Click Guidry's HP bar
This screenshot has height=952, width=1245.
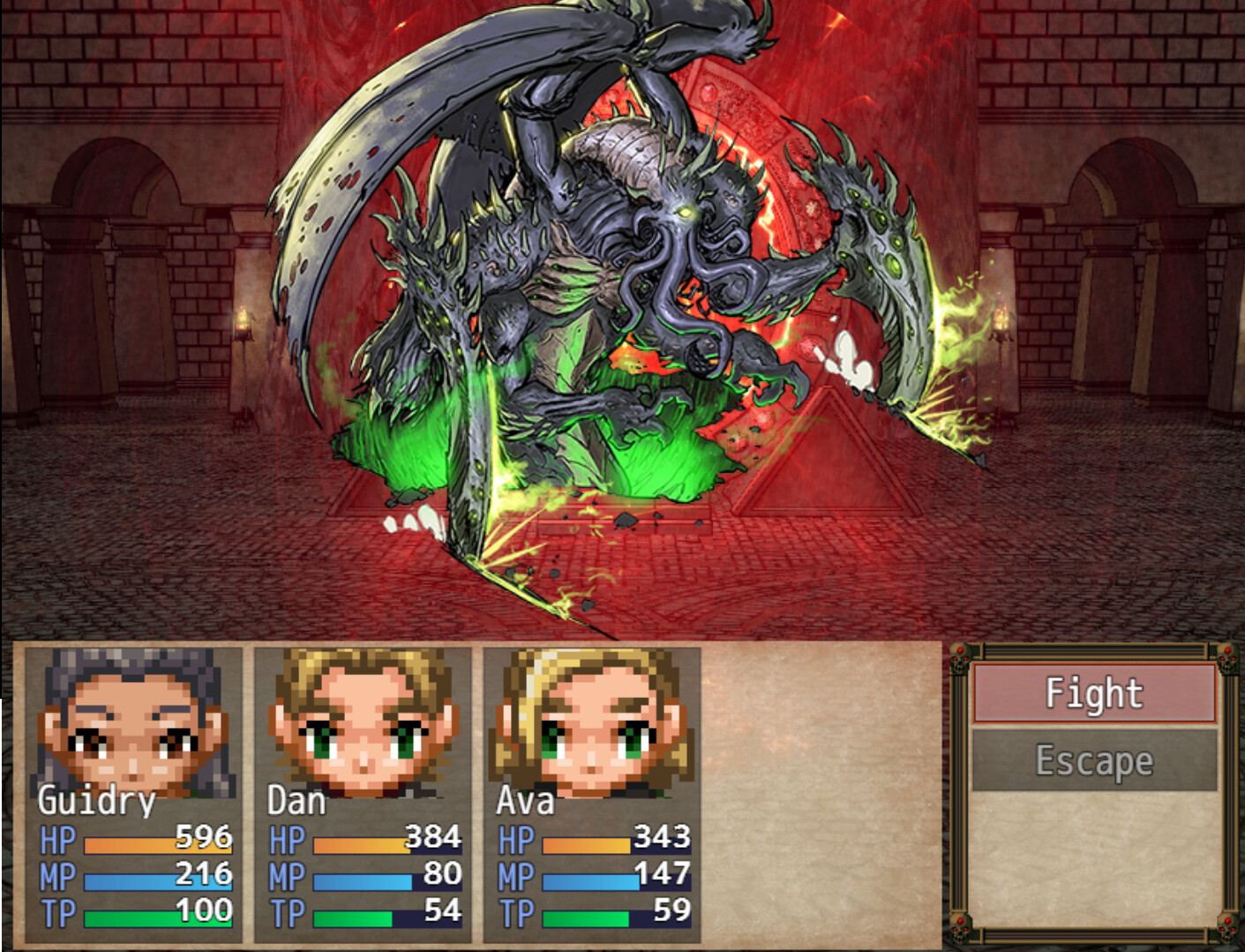(141, 844)
